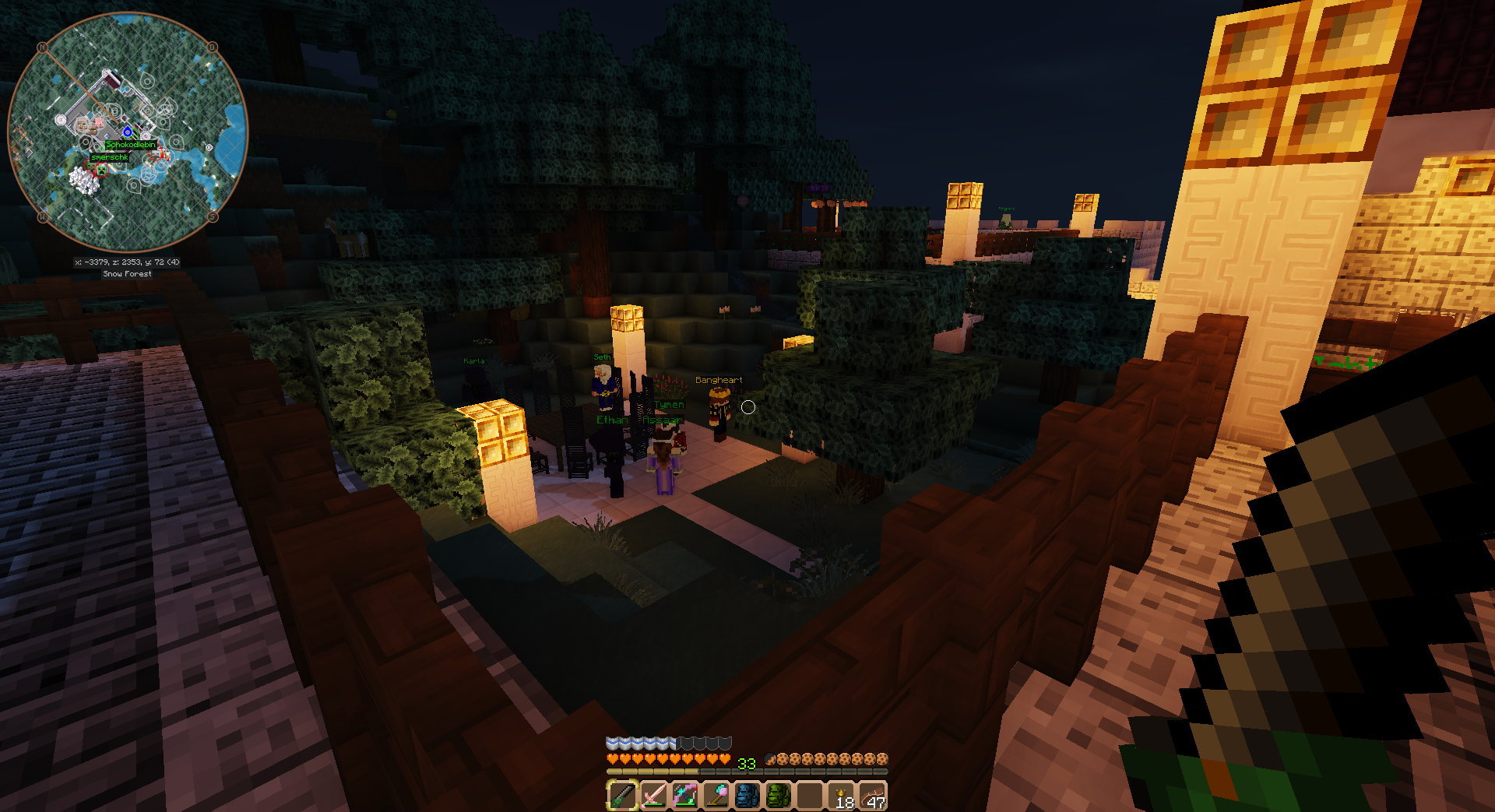The width and height of the screenshot is (1495, 812).
Task: Select the green backpack hotbar slot
Action: [x=778, y=796]
